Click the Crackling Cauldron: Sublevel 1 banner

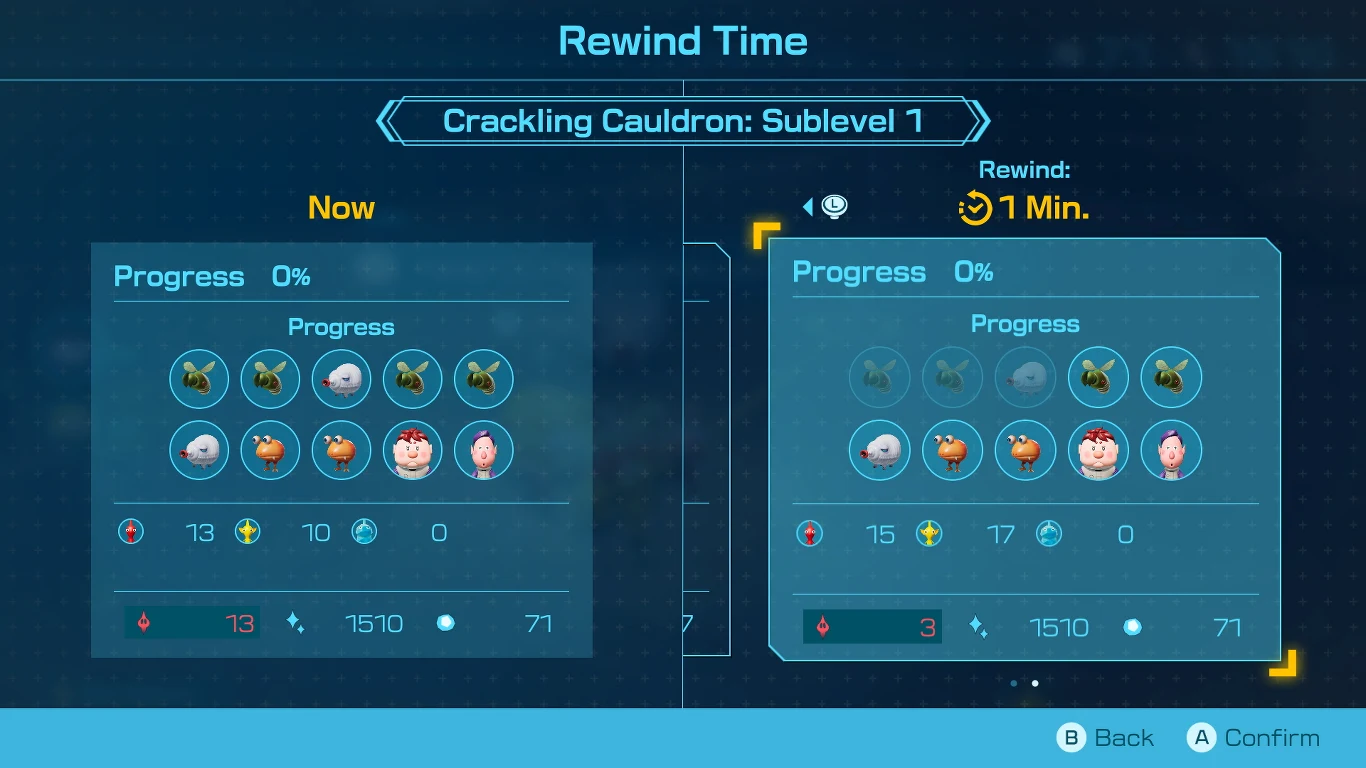(x=683, y=120)
